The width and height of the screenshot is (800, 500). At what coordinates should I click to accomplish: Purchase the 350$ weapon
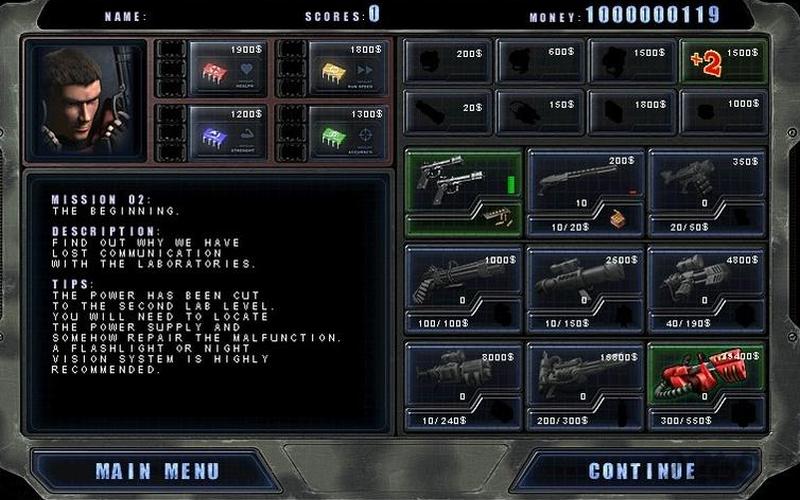pos(708,180)
